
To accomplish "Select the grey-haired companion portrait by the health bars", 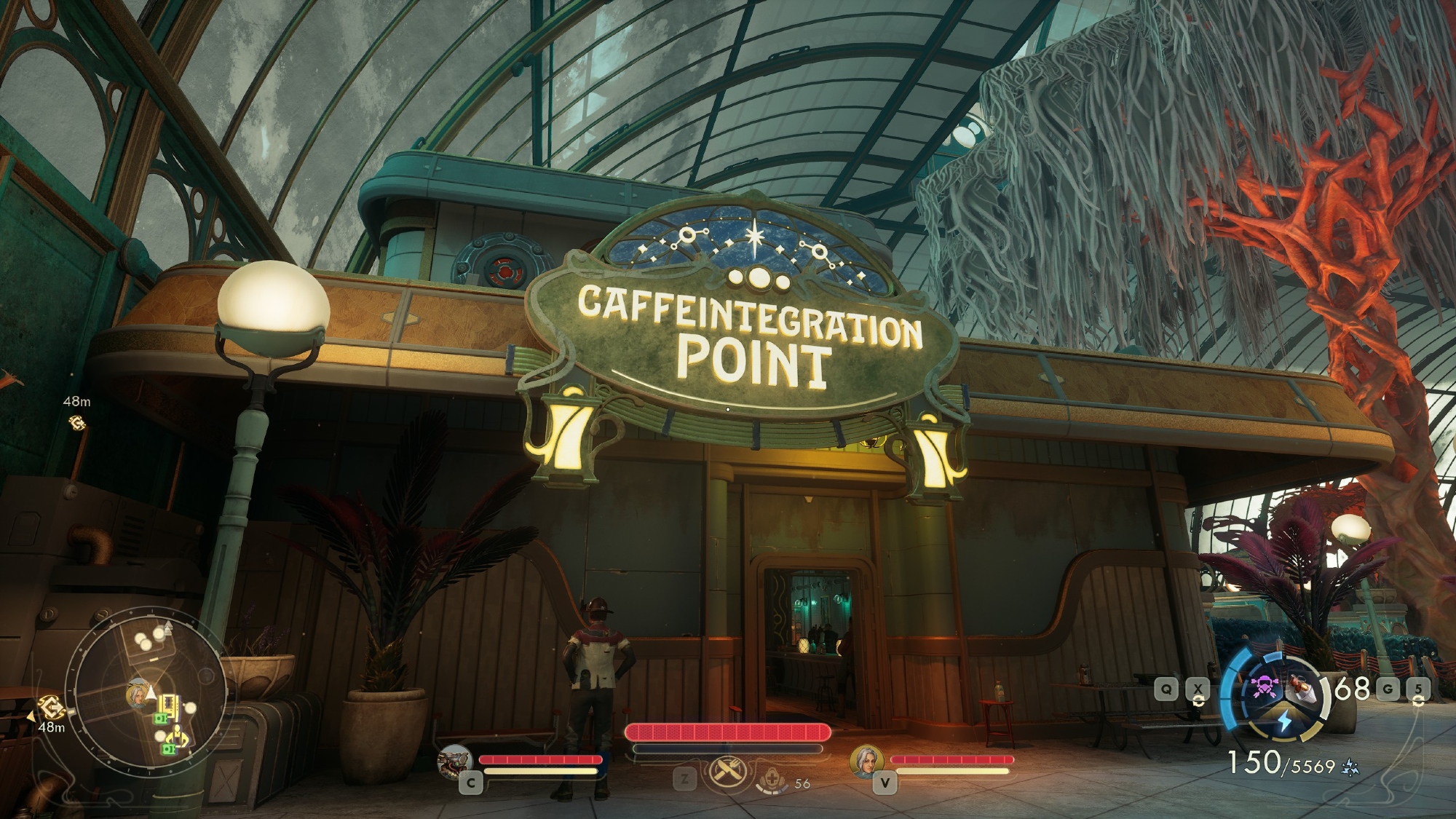I will tap(866, 762).
